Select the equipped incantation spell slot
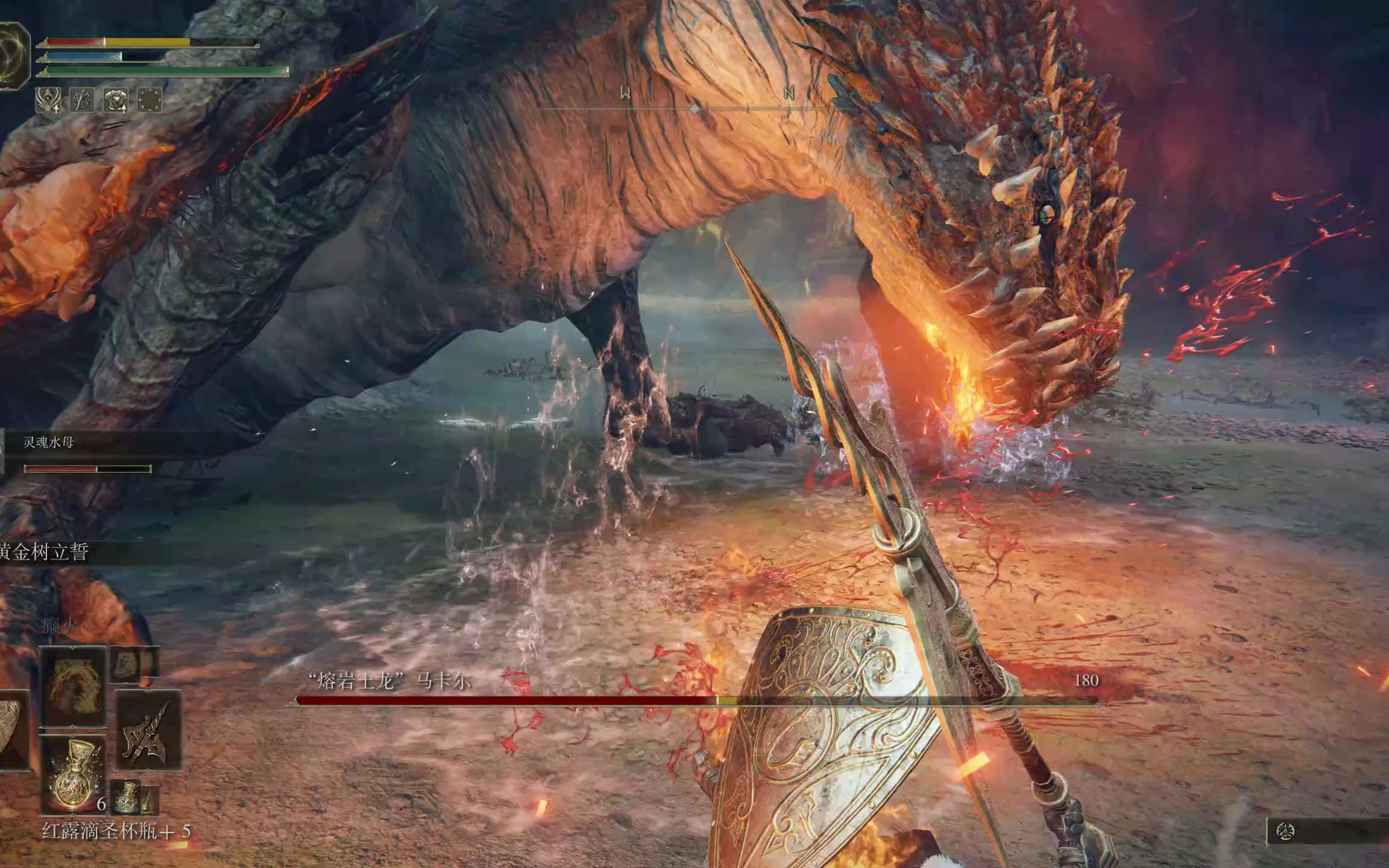The width and height of the screenshot is (1389, 868). 74,686
